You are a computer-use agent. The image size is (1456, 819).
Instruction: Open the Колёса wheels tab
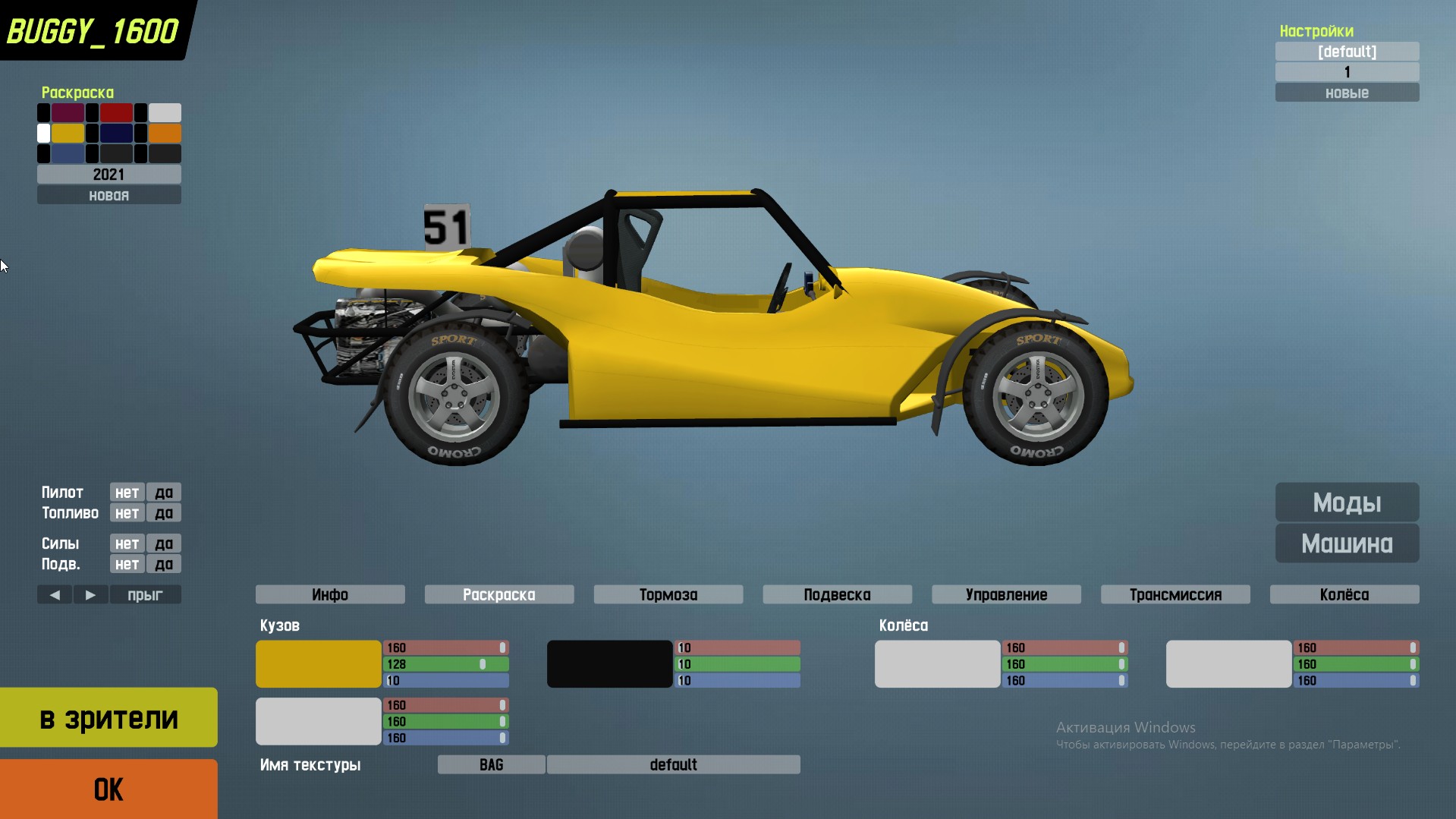pyautogui.click(x=1344, y=594)
